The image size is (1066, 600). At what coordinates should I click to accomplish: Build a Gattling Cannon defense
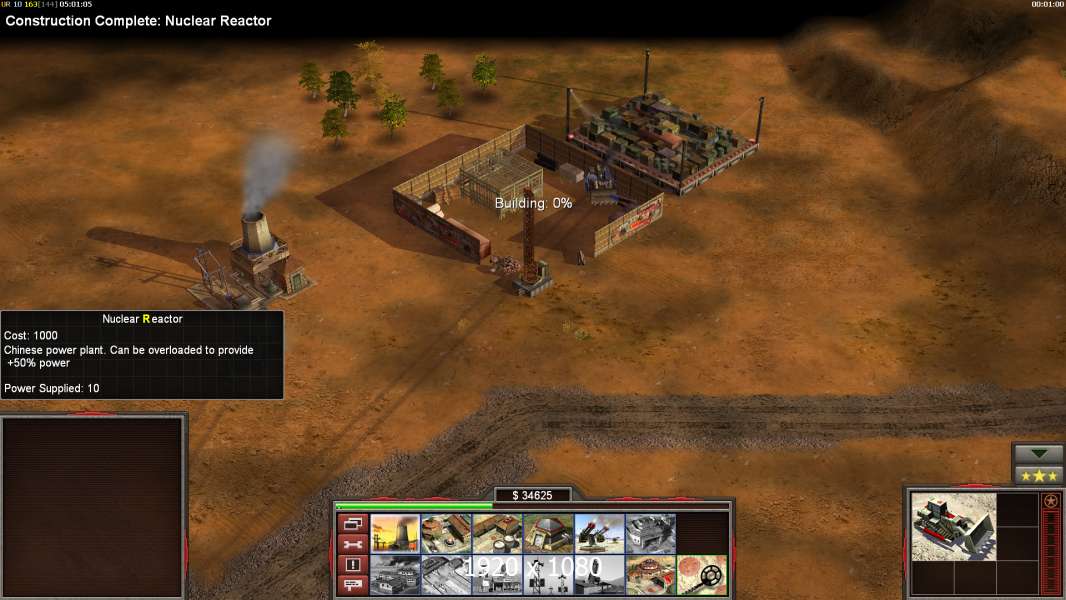coord(599,534)
